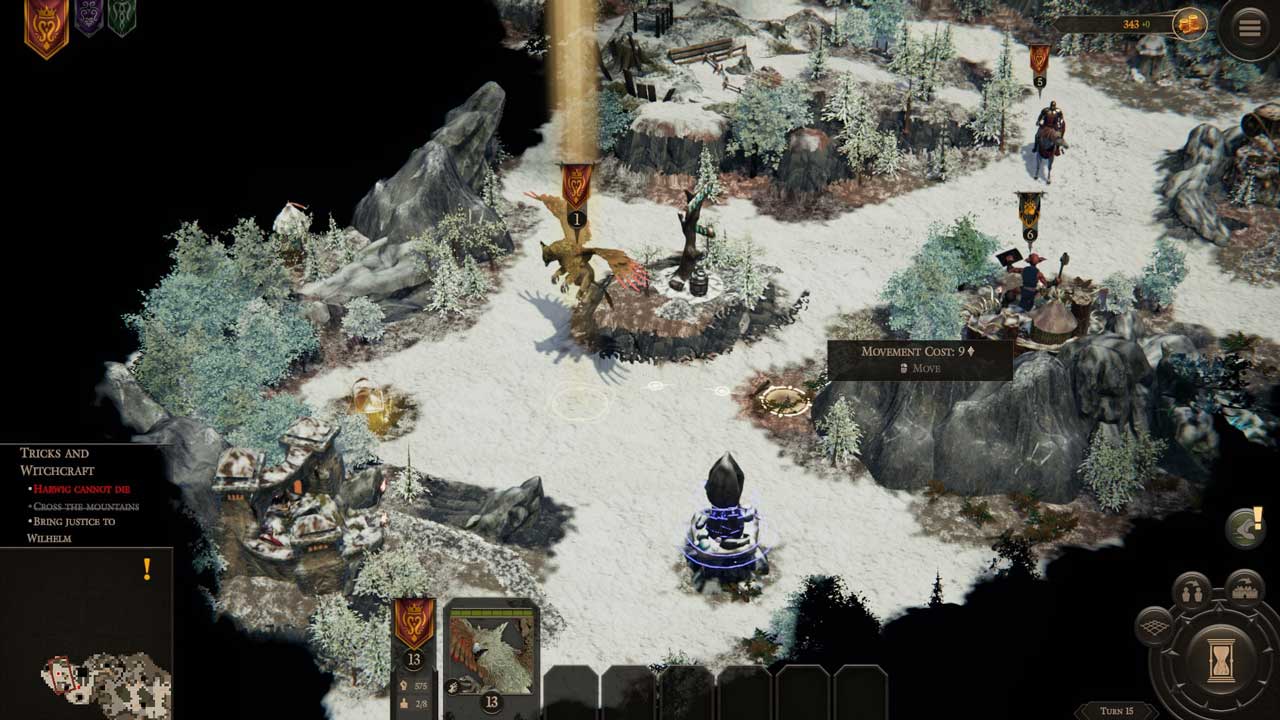Select the red crowned army banner
This screenshot has height=720, width=1280.
414,623
